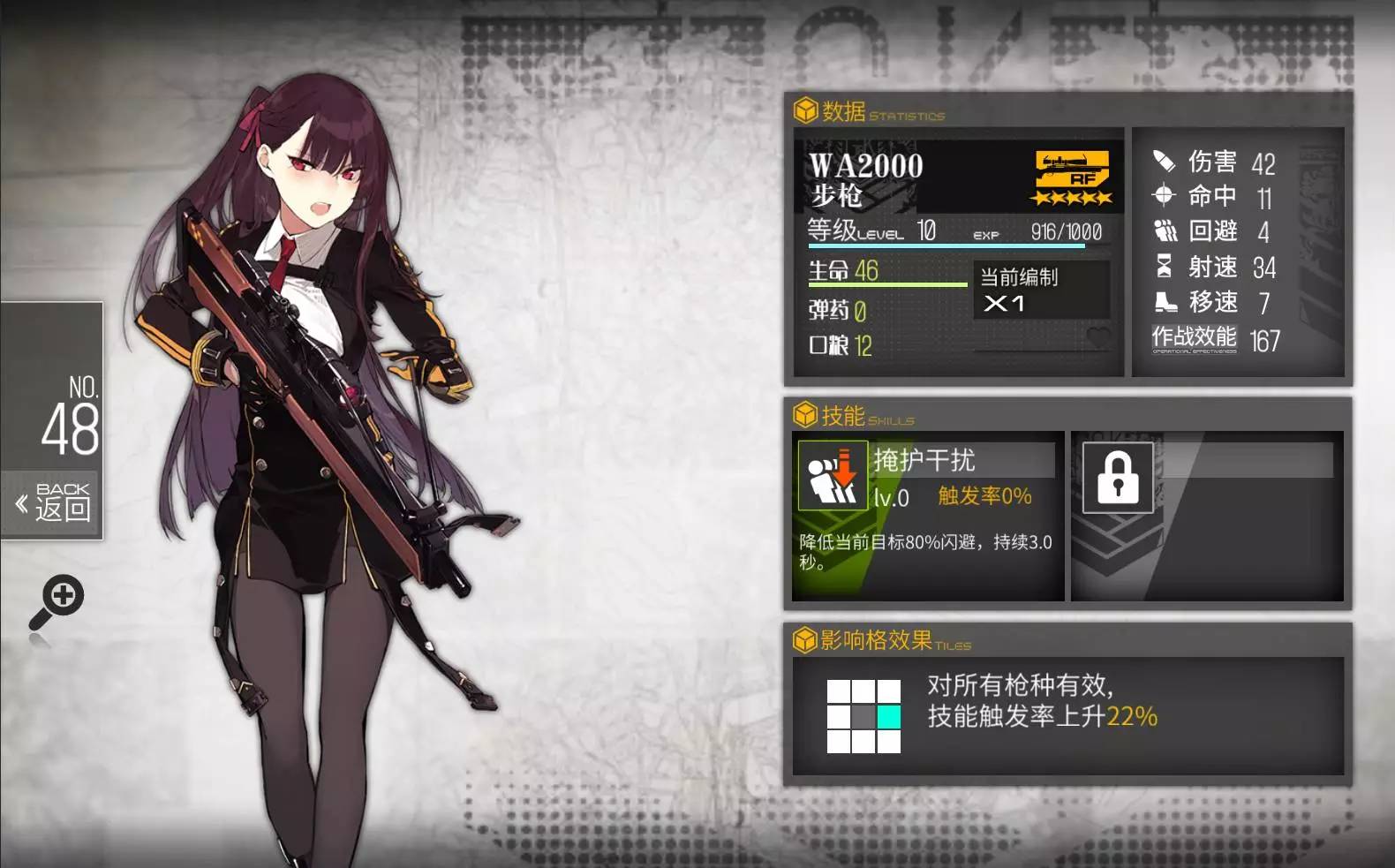Go back with the 返回 button
1395x868 pixels.
pos(53,503)
